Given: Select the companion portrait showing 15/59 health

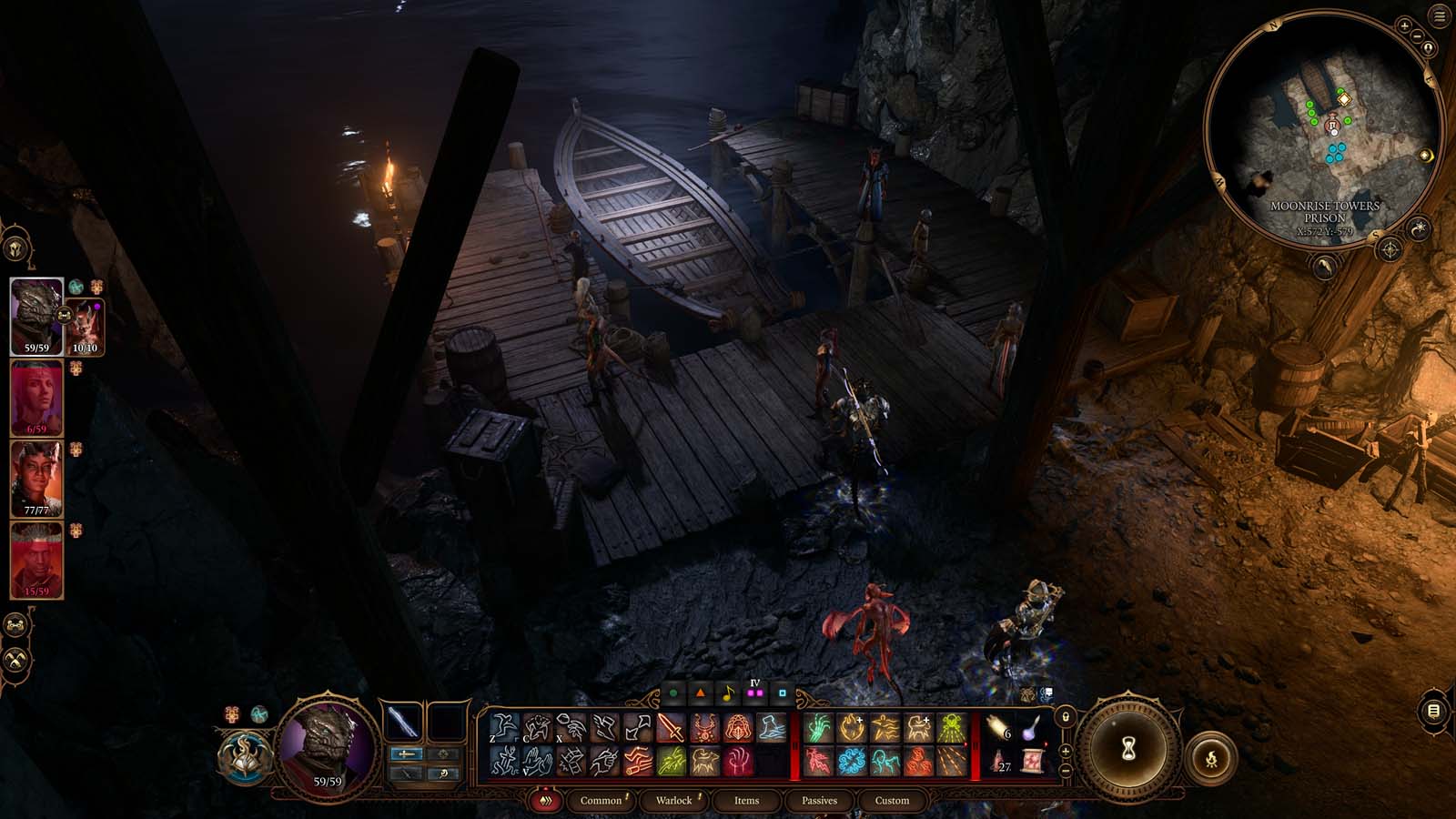Looking at the screenshot, I should (x=36, y=560).
